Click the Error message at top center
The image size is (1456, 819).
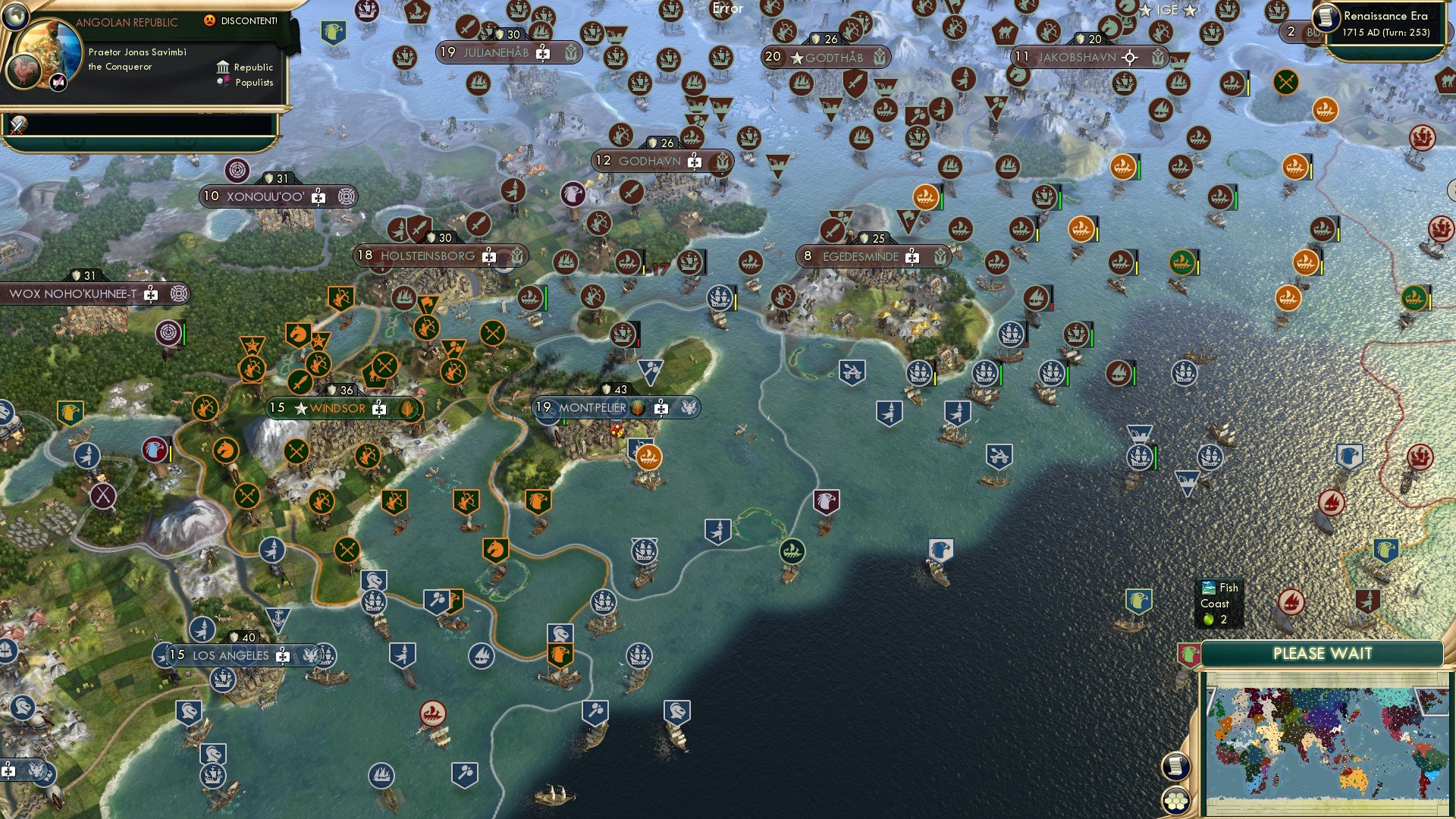click(x=726, y=9)
